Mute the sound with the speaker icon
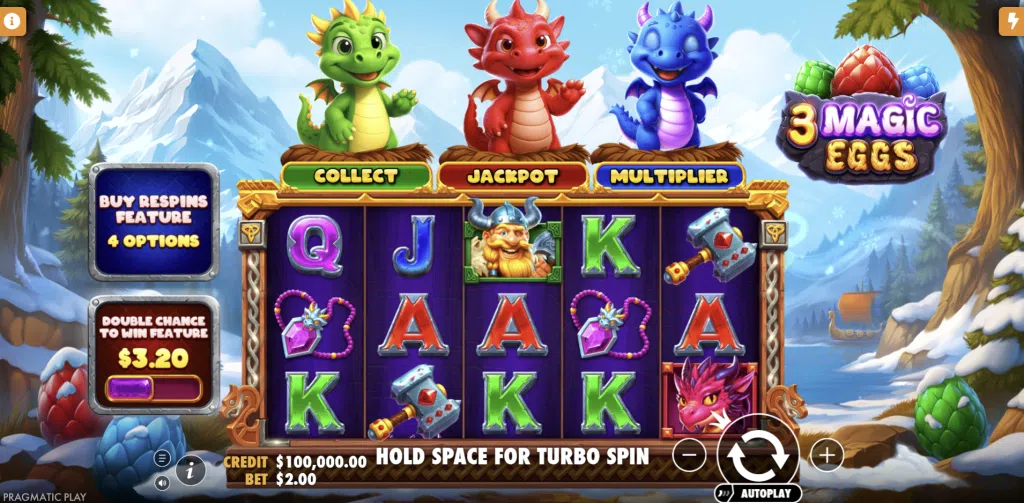The image size is (1024, 503). click(162, 482)
